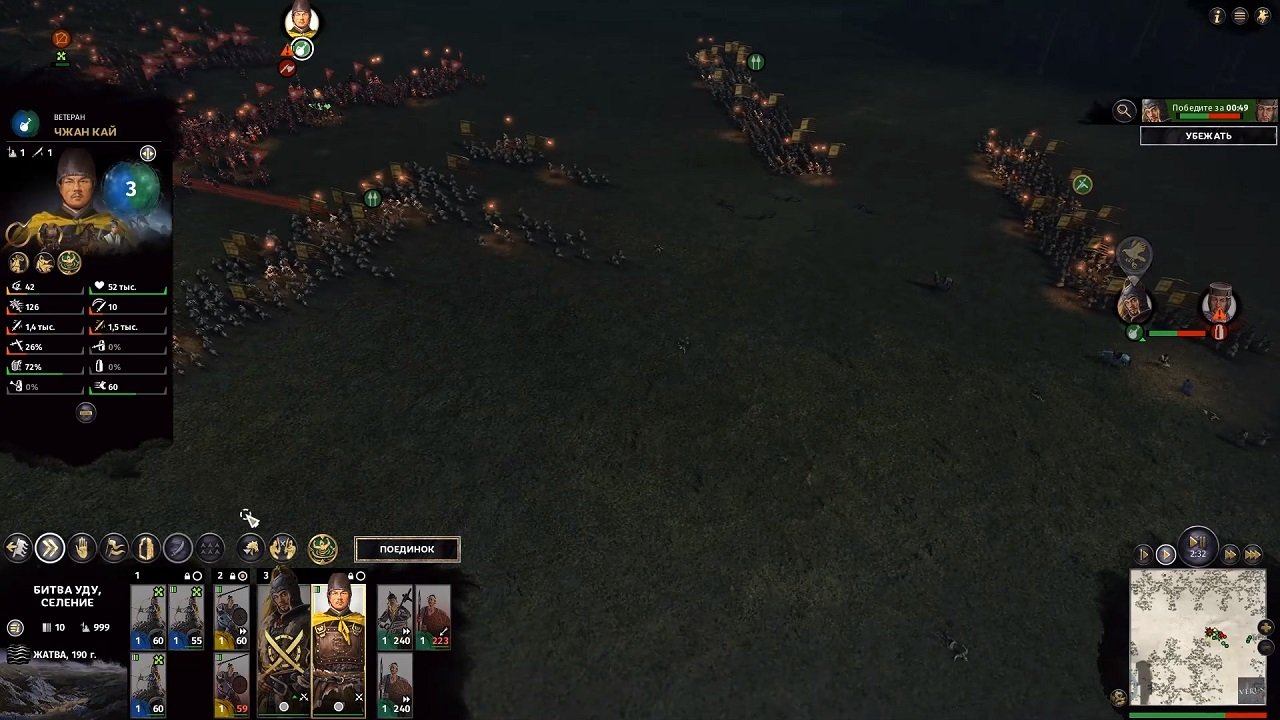
Task: Click УБЕЖАТЬ to flee the battle
Action: tap(1208, 135)
